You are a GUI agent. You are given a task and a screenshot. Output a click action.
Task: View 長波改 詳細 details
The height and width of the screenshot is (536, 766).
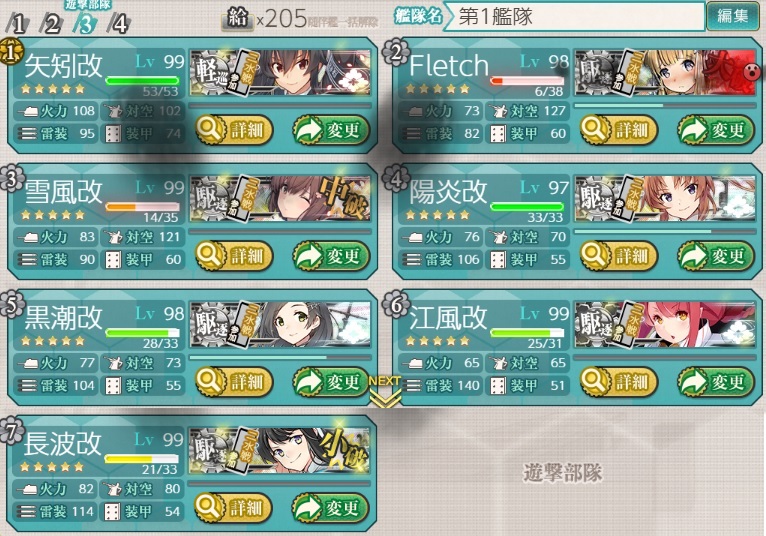point(234,508)
